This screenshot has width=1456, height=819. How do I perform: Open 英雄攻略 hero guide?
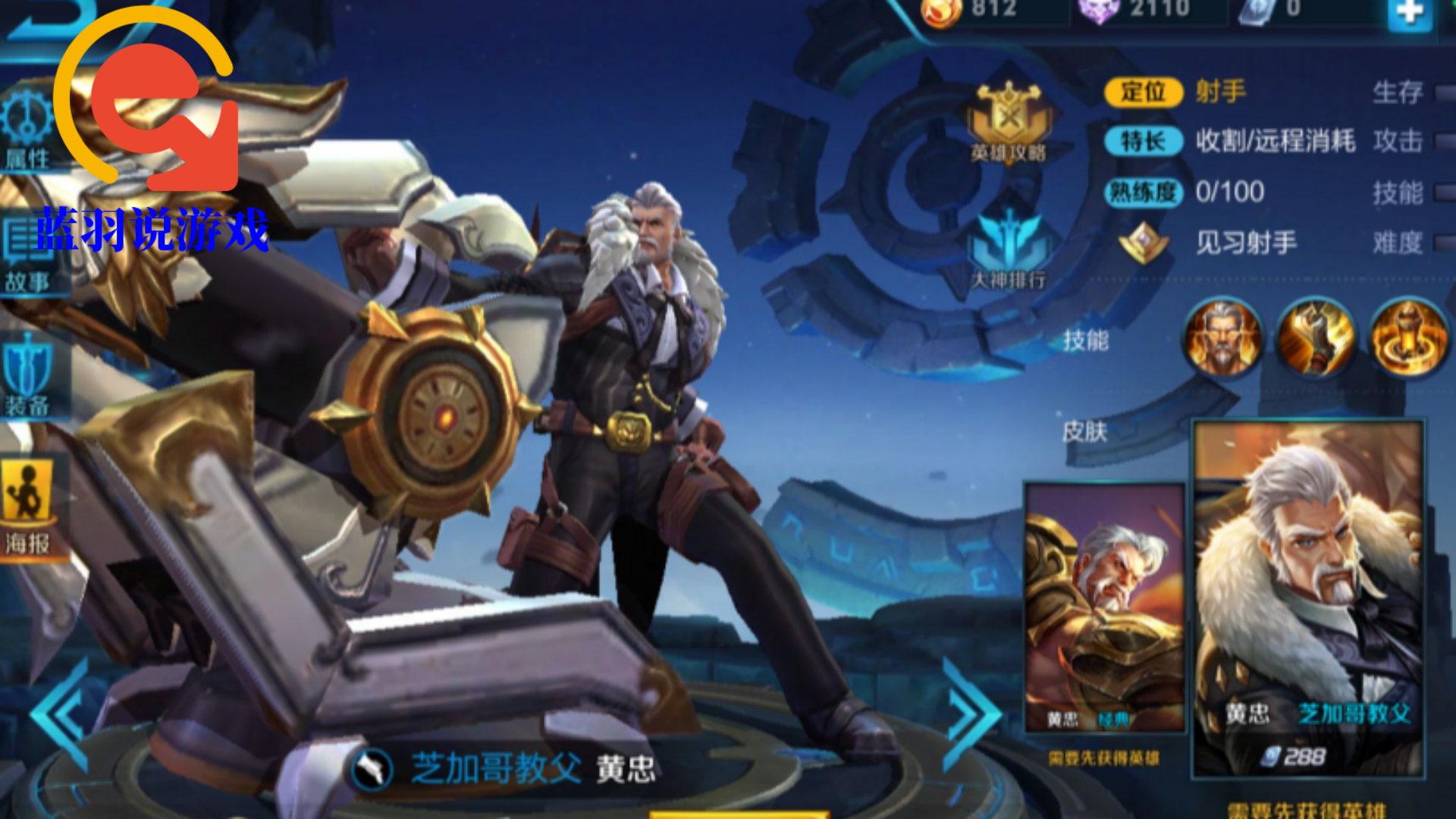click(x=1009, y=123)
